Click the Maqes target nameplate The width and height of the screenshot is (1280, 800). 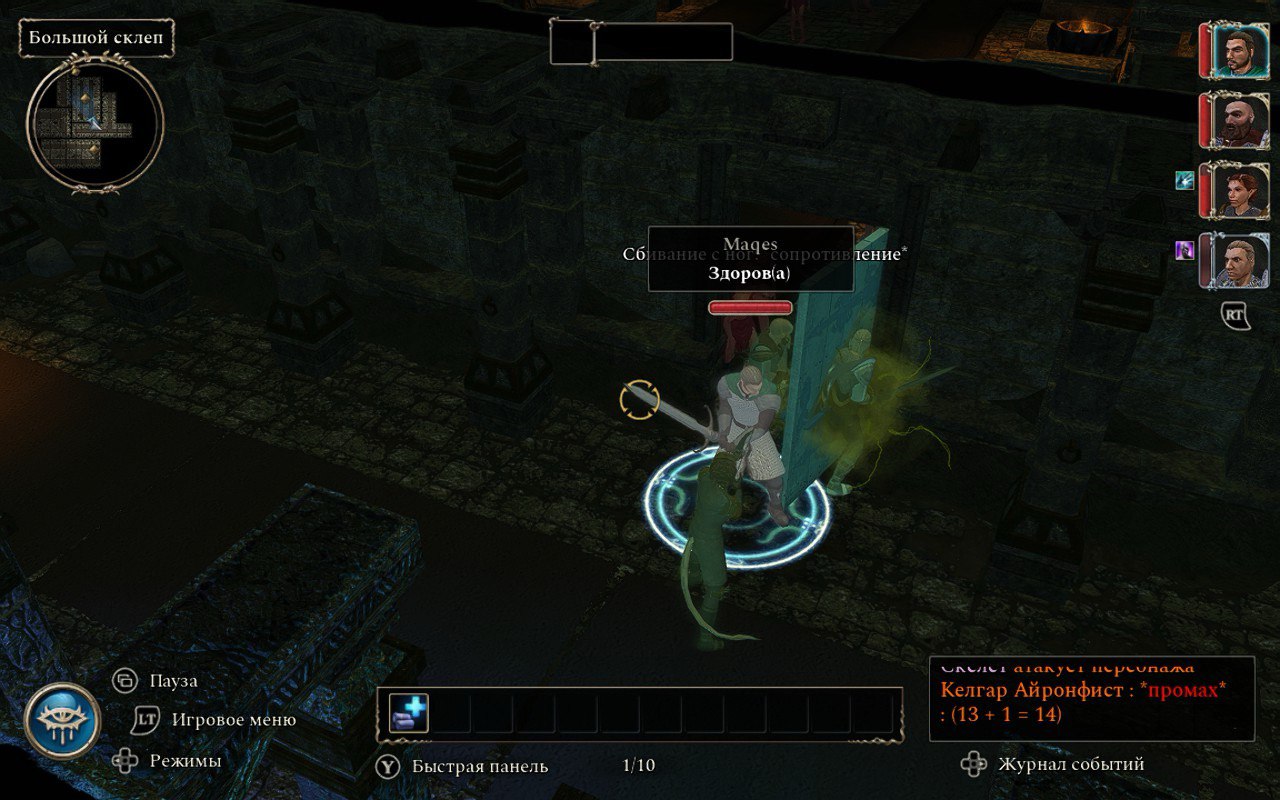750,259
